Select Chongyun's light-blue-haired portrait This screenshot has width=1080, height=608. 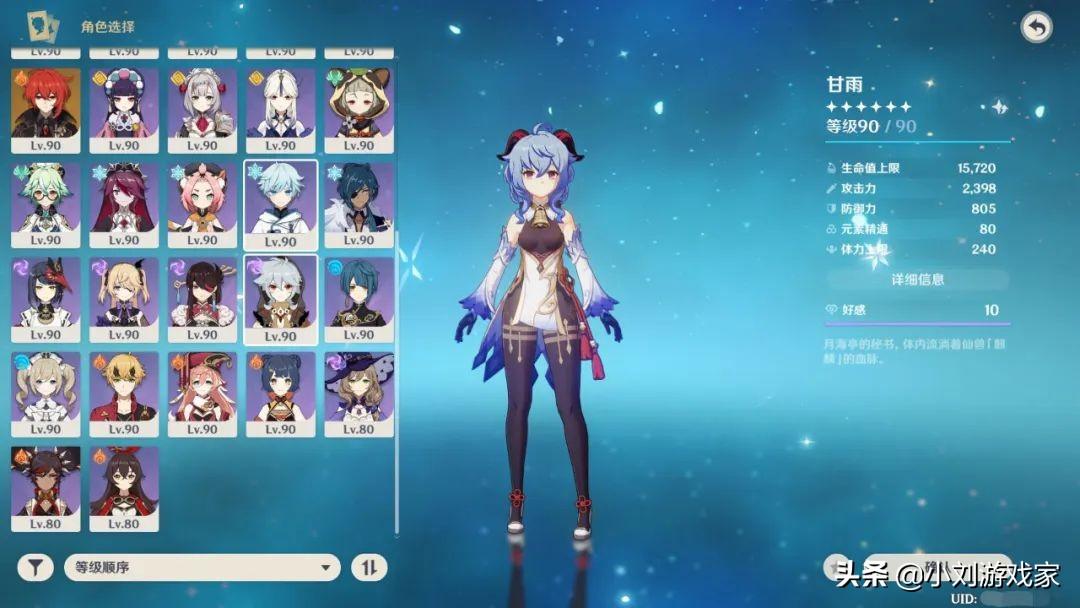pyautogui.click(x=281, y=205)
